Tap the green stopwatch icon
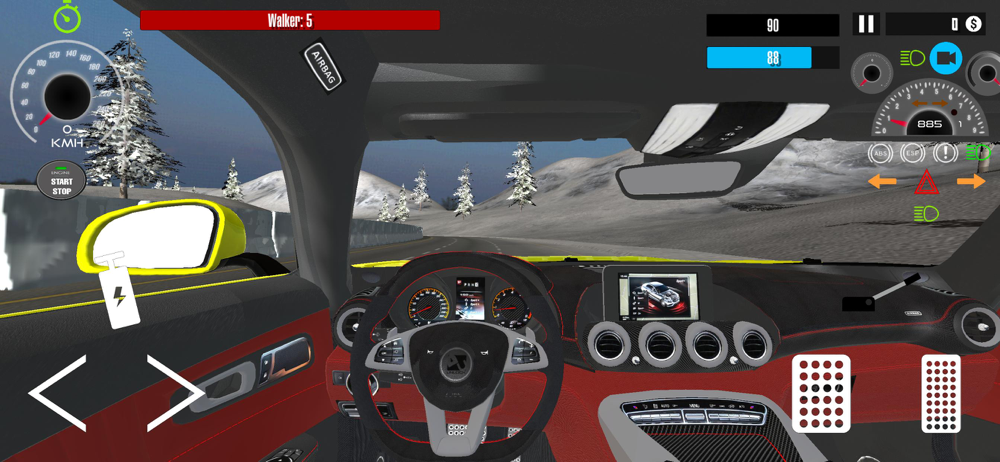The image size is (1000, 462). click(x=66, y=17)
